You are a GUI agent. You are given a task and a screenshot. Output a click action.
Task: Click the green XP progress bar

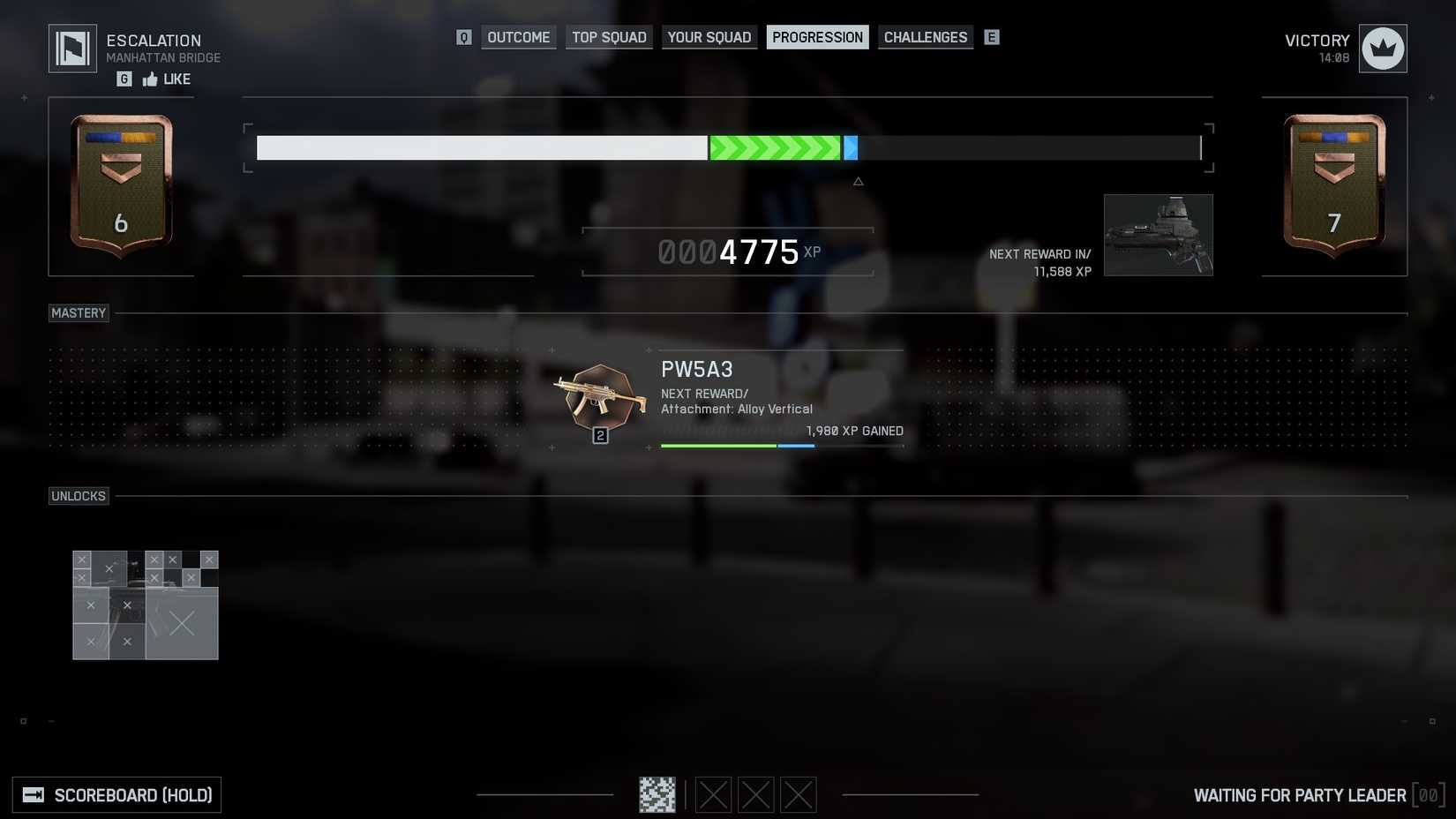click(x=777, y=147)
